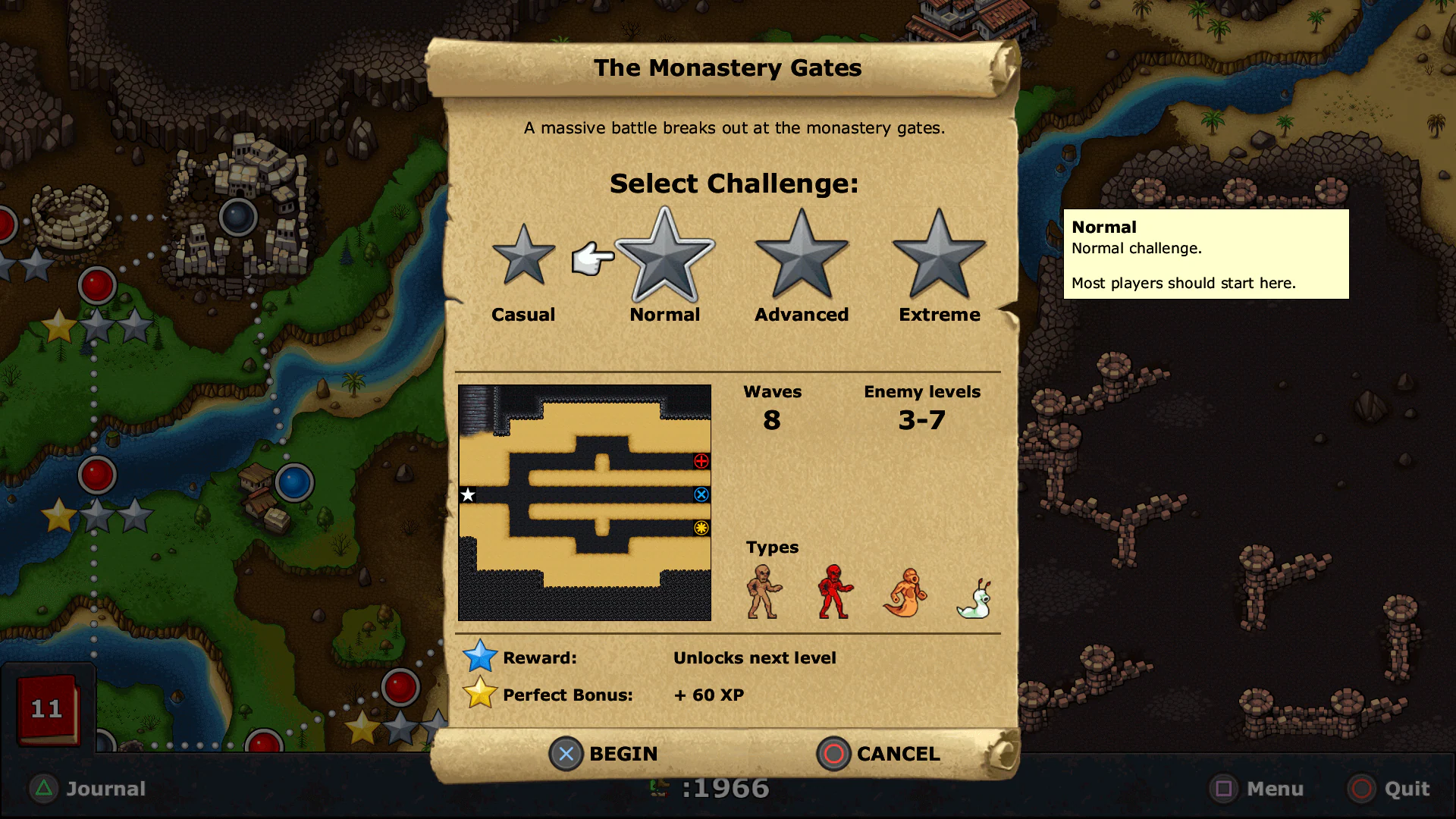Image resolution: width=1456 pixels, height=819 pixels.
Task: Click the blue Reward star icon
Action: pyautogui.click(x=481, y=655)
